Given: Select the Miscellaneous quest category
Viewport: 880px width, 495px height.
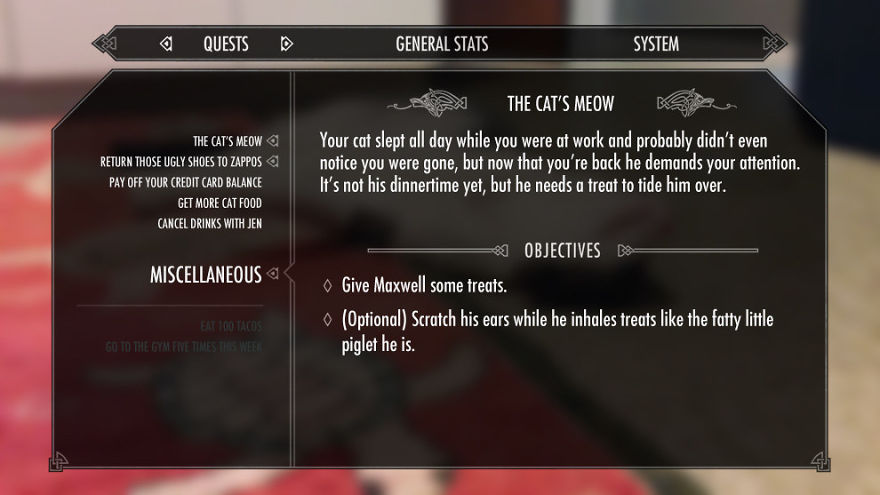Looking at the screenshot, I should pos(205,274).
